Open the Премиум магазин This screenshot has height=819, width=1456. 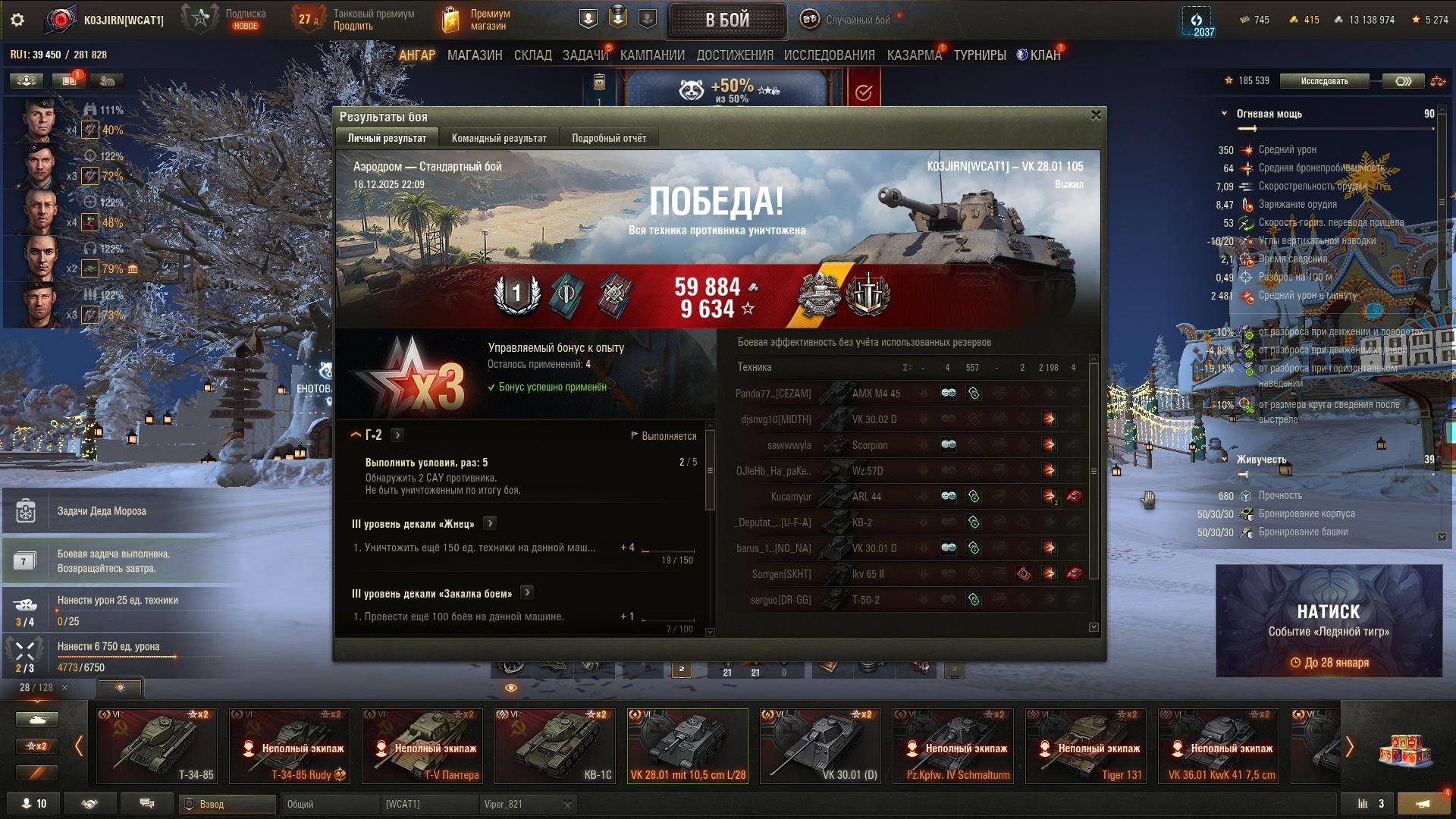pos(478,20)
